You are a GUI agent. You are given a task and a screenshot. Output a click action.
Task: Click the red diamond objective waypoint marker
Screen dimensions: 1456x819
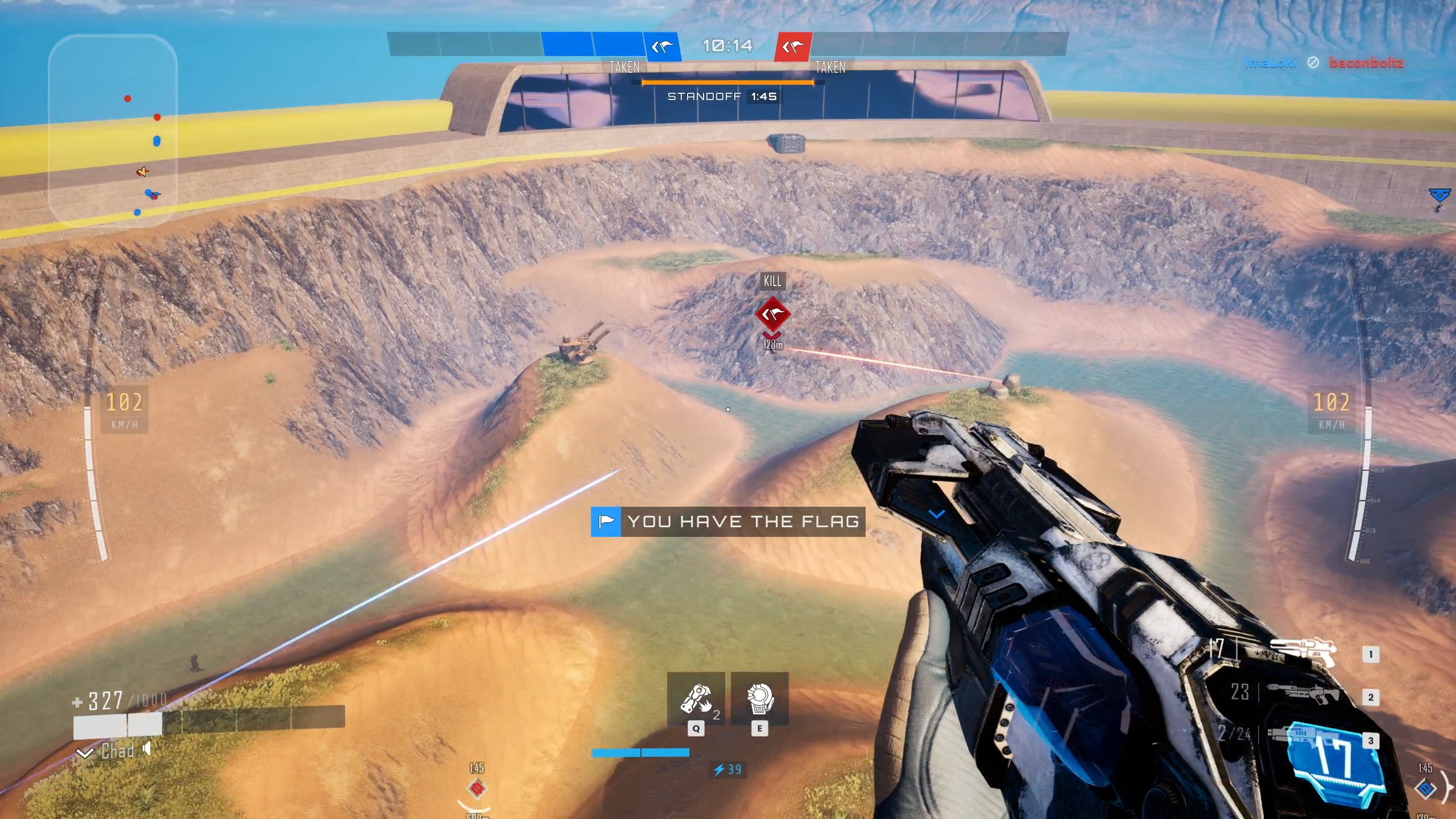(477, 788)
